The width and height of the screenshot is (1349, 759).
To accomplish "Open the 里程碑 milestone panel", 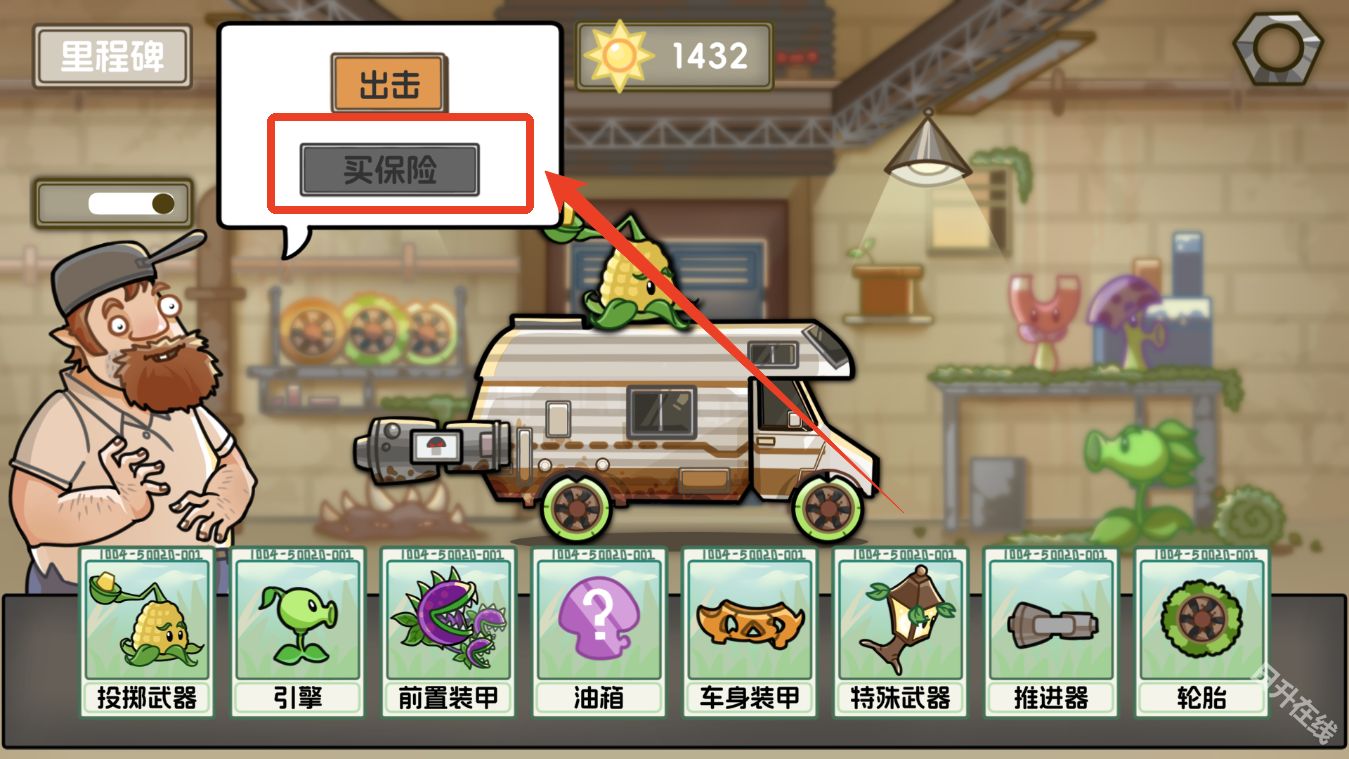I will (112, 57).
